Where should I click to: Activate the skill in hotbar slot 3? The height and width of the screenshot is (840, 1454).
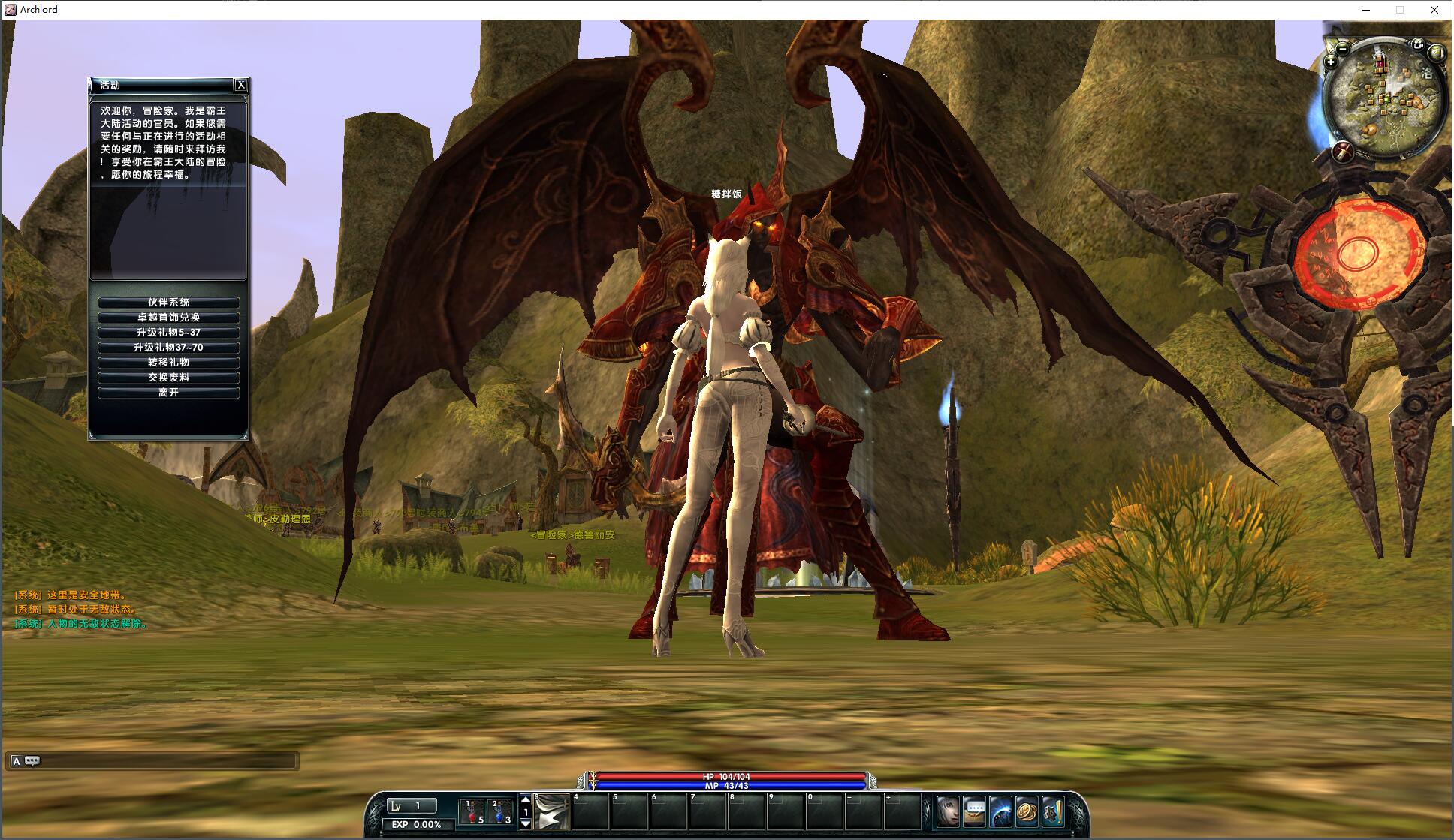(551, 811)
